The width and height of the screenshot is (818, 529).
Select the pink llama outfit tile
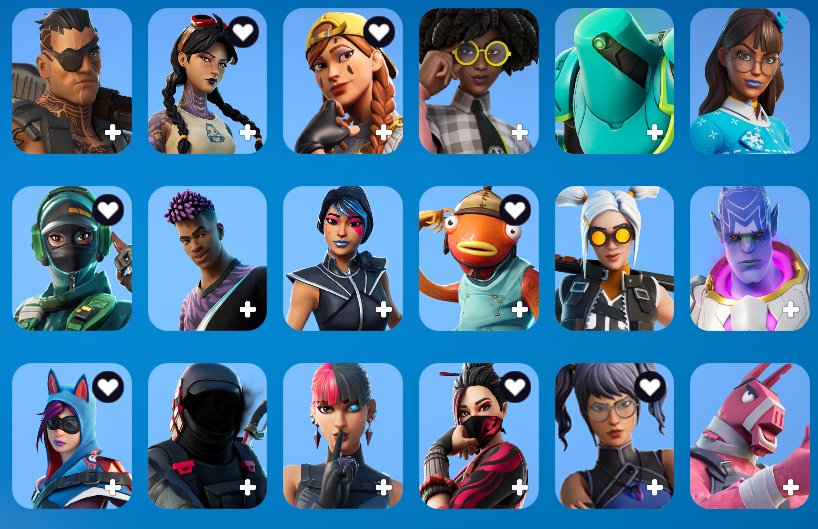coord(749,436)
